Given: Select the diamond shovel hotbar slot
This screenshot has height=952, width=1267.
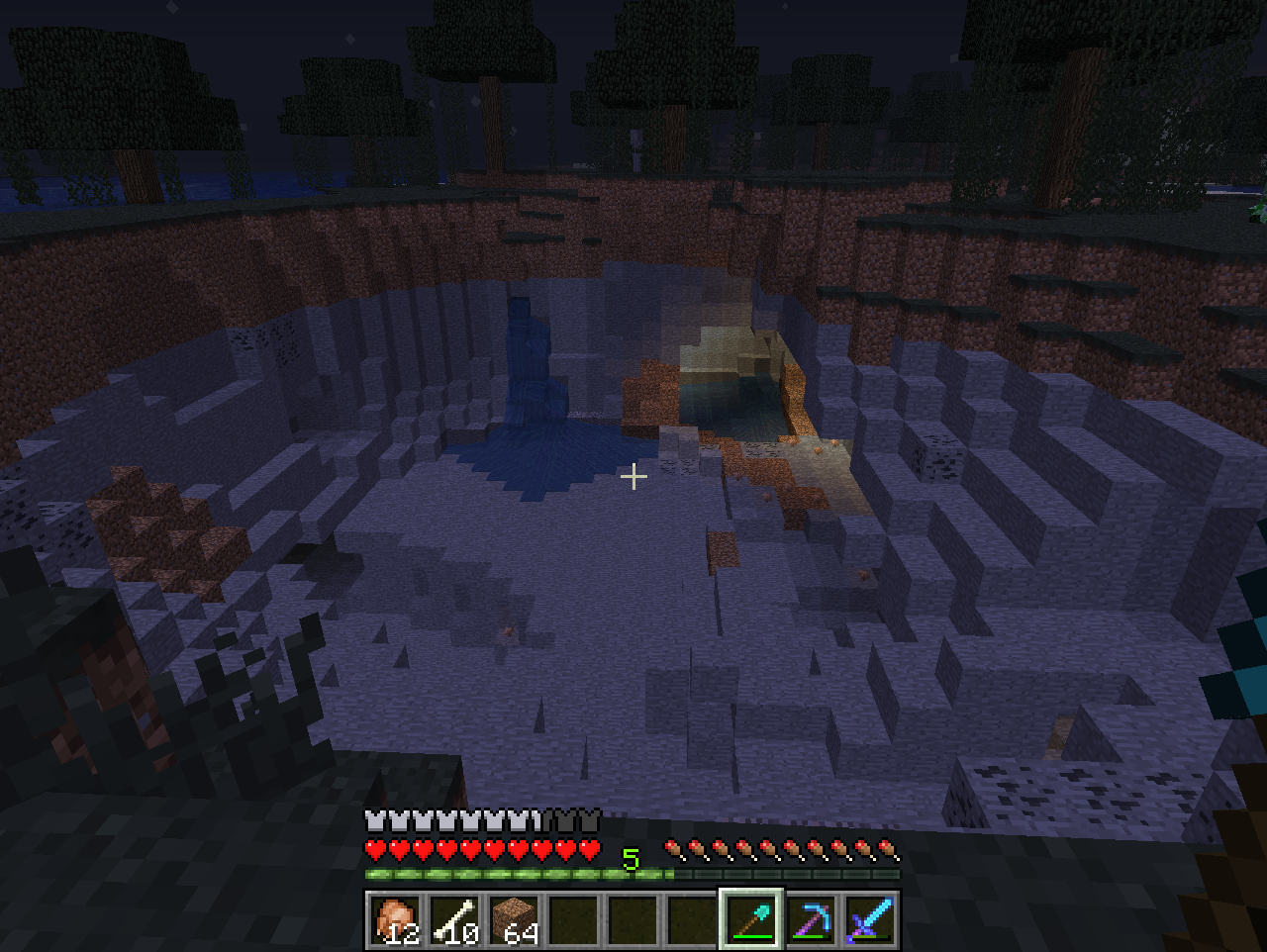Looking at the screenshot, I should point(752,919).
